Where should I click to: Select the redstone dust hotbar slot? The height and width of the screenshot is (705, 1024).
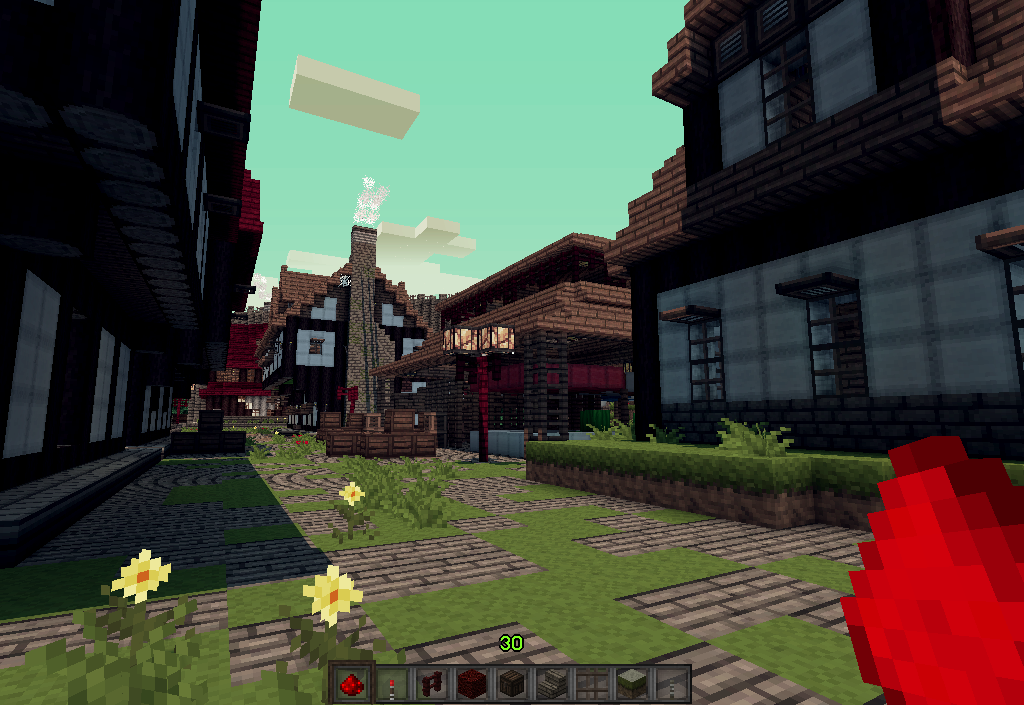[x=352, y=685]
